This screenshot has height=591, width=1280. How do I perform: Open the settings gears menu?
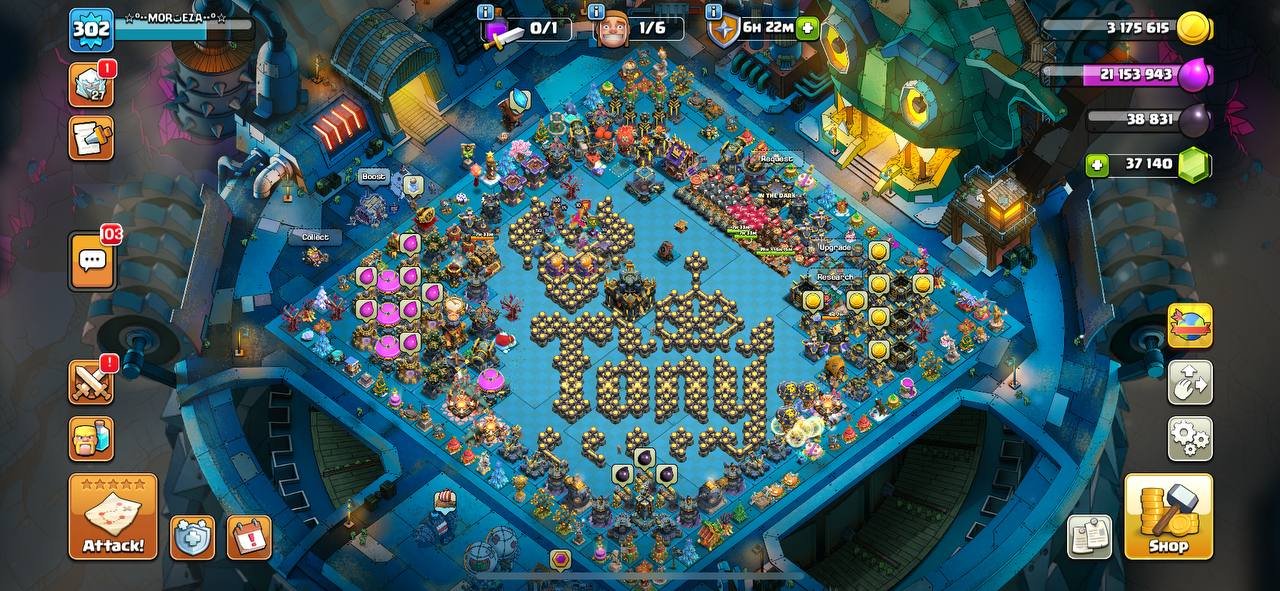pos(1190,438)
